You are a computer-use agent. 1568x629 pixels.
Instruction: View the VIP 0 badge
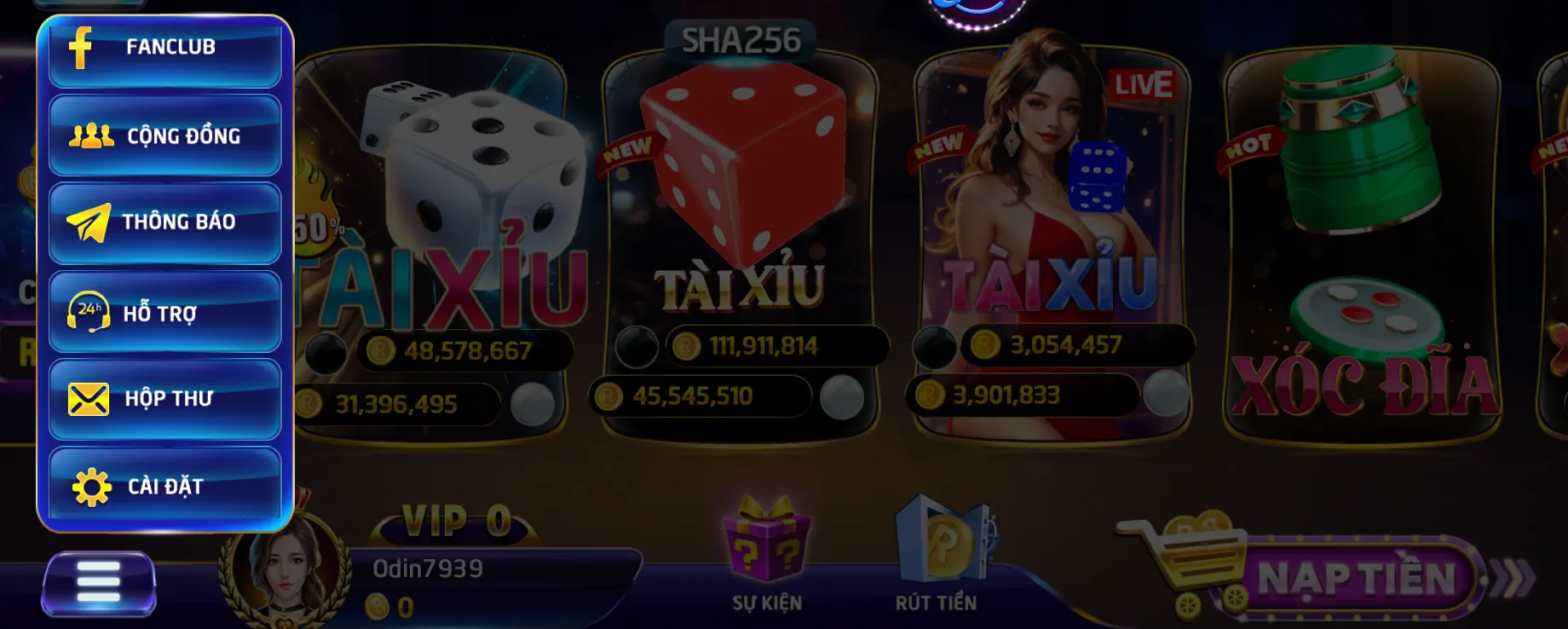coord(456,522)
